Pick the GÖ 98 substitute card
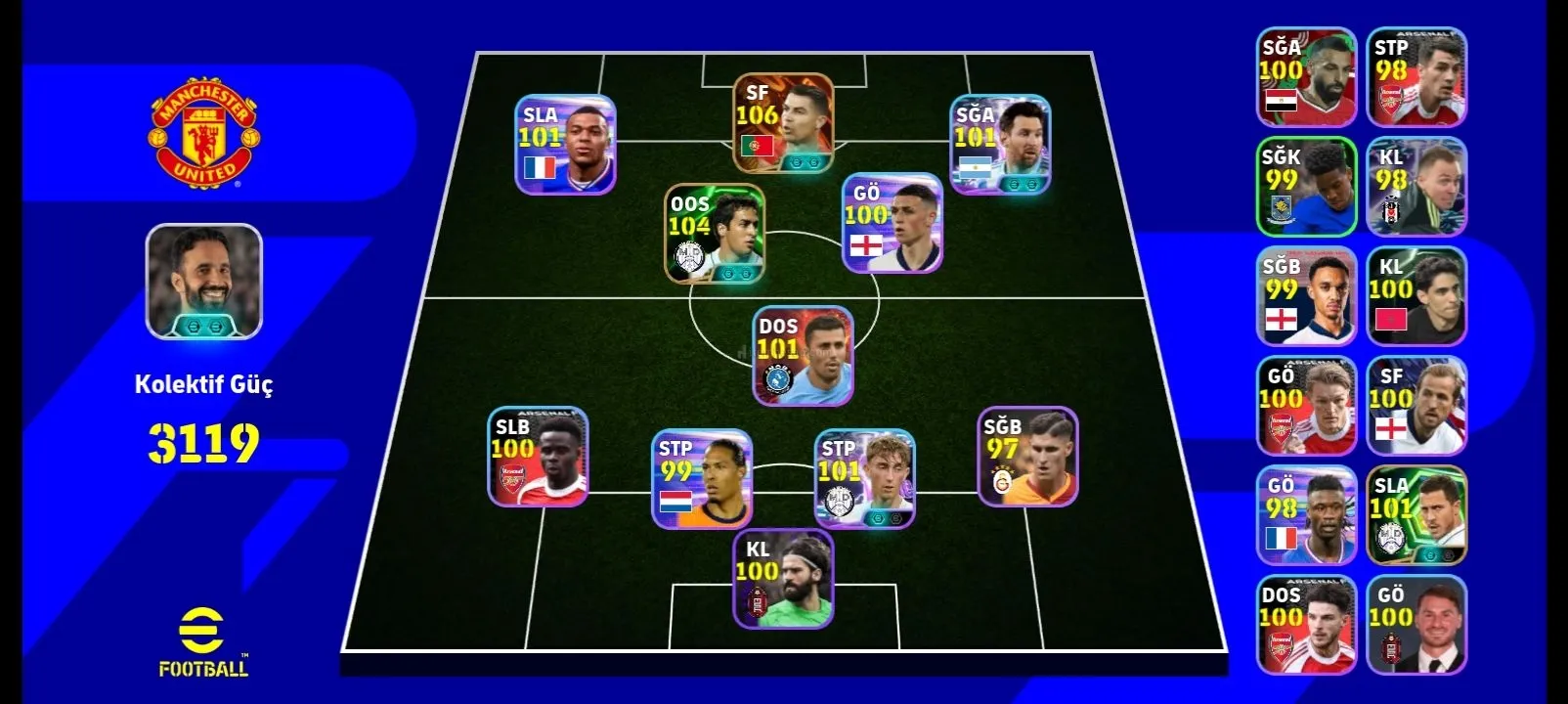Viewport: 1568px width, 704px height. 1306,515
